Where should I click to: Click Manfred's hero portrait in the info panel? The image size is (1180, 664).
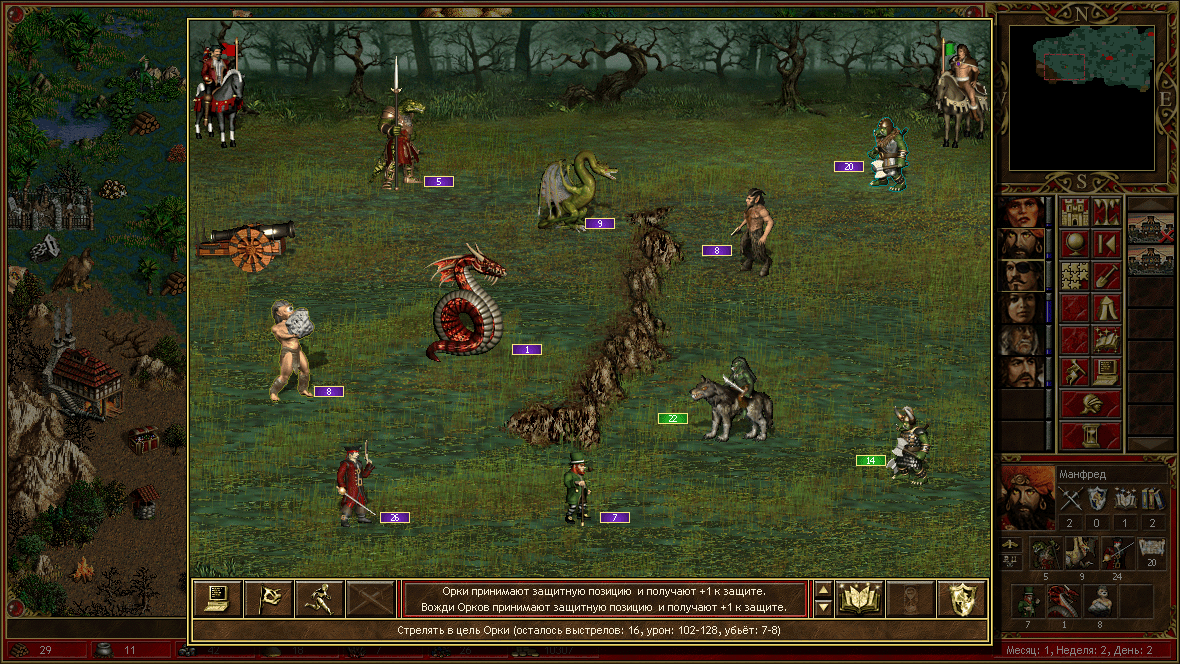click(1025, 498)
